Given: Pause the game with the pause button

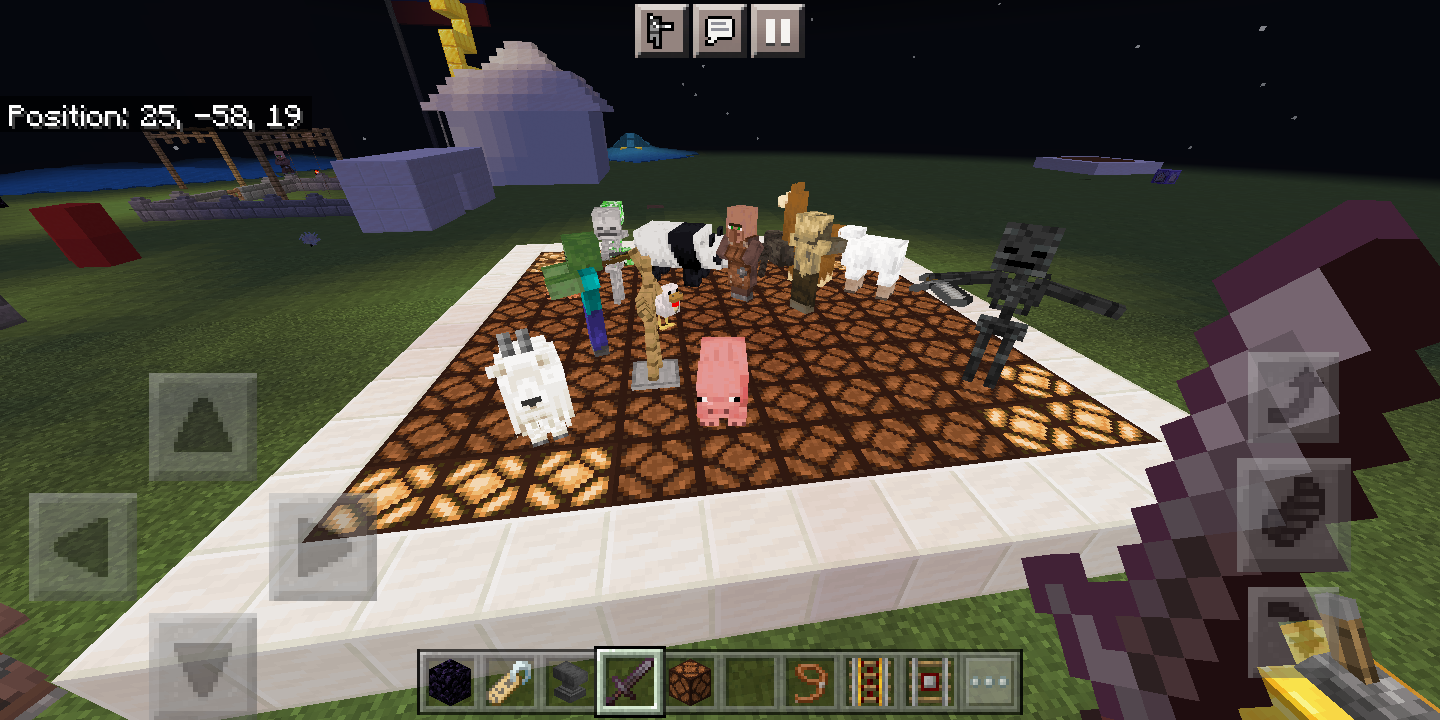Looking at the screenshot, I should tap(779, 30).
